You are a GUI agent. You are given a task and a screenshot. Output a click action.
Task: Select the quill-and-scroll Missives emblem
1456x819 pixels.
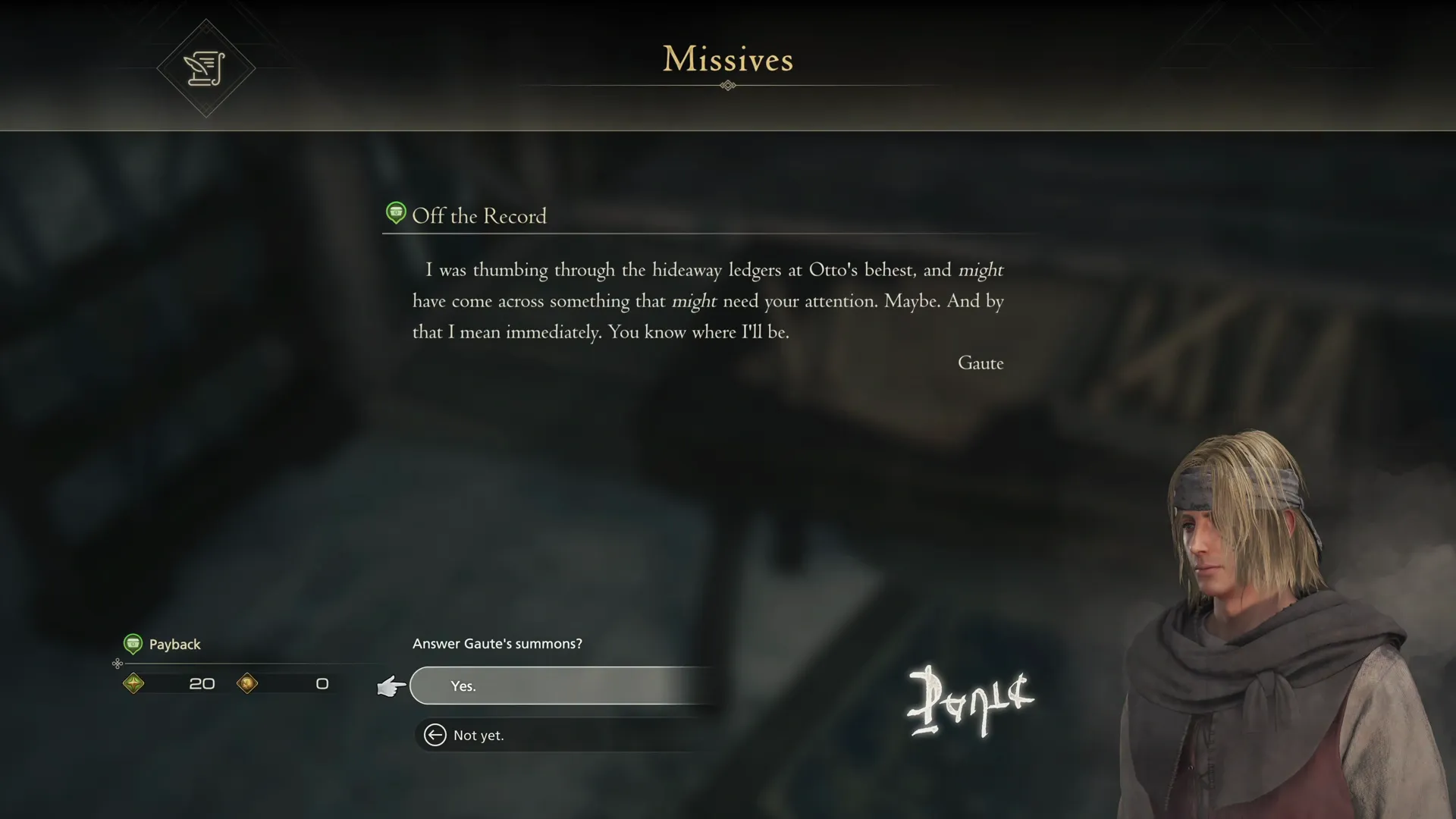coord(206,68)
